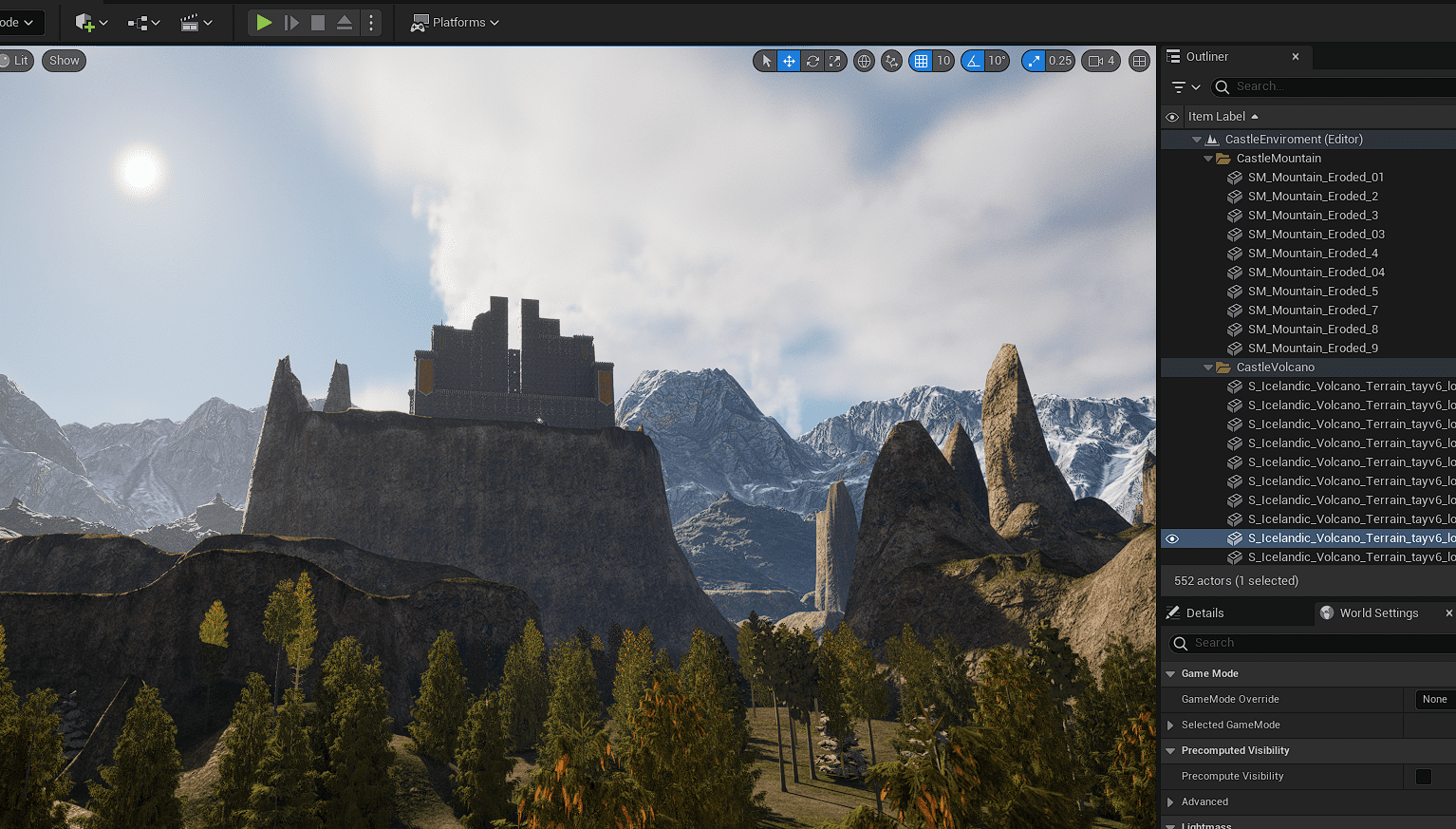Open the Platforms dropdown
The height and width of the screenshot is (829, 1456).
click(455, 22)
